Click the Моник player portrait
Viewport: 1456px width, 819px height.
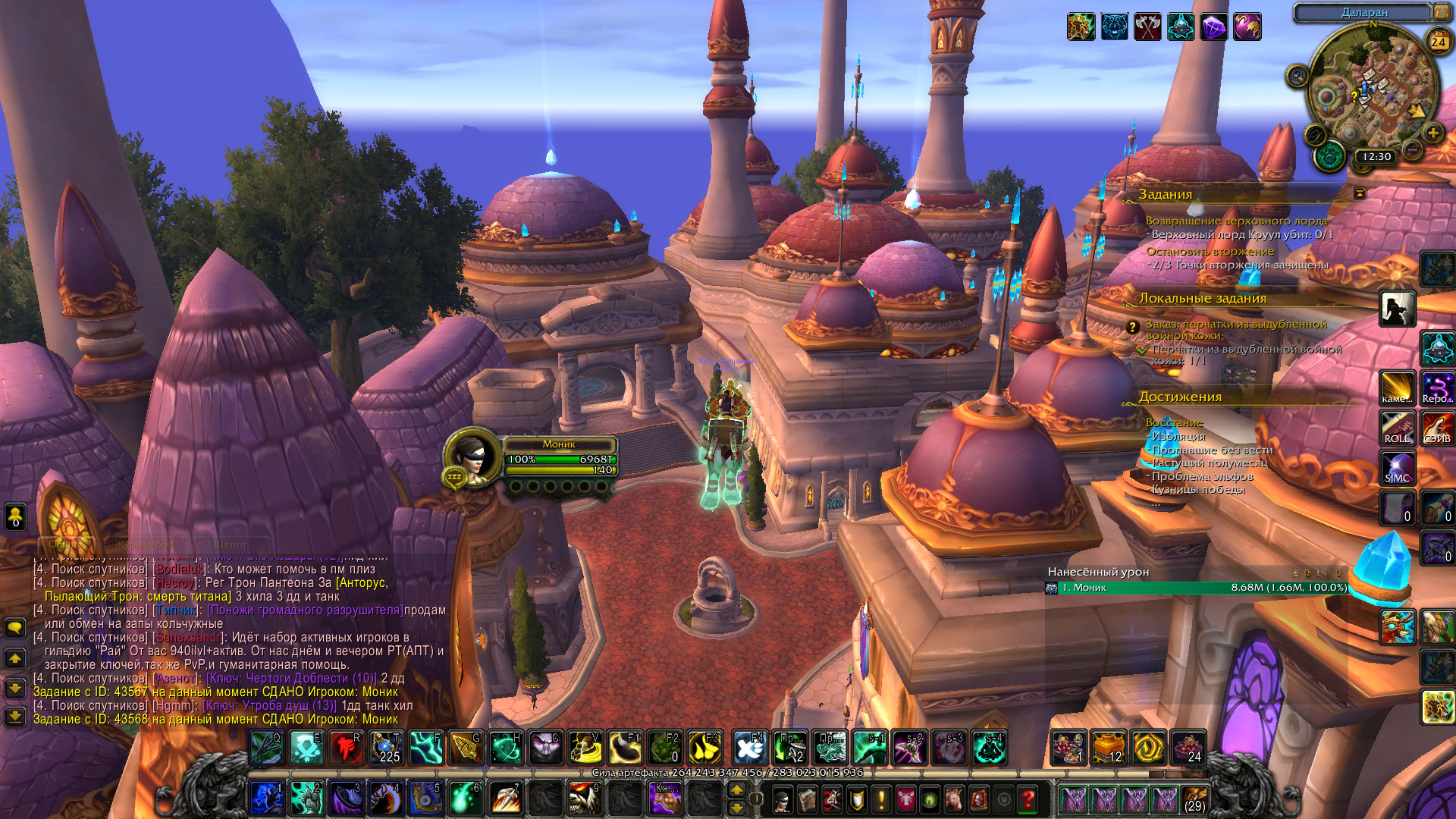pyautogui.click(x=471, y=457)
